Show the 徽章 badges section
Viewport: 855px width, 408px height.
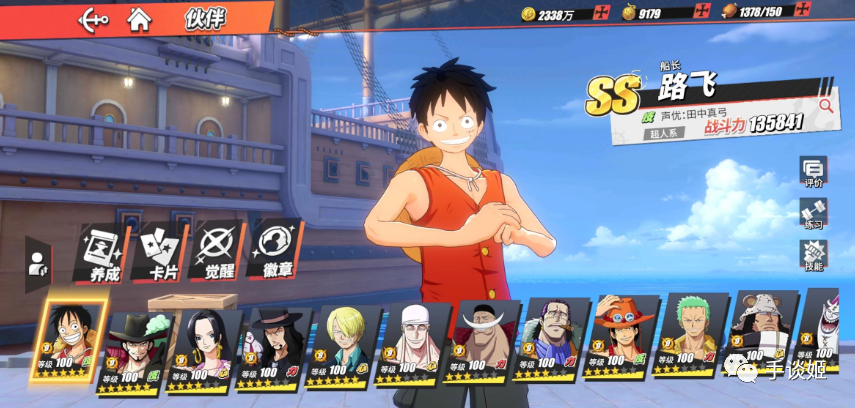coord(273,251)
